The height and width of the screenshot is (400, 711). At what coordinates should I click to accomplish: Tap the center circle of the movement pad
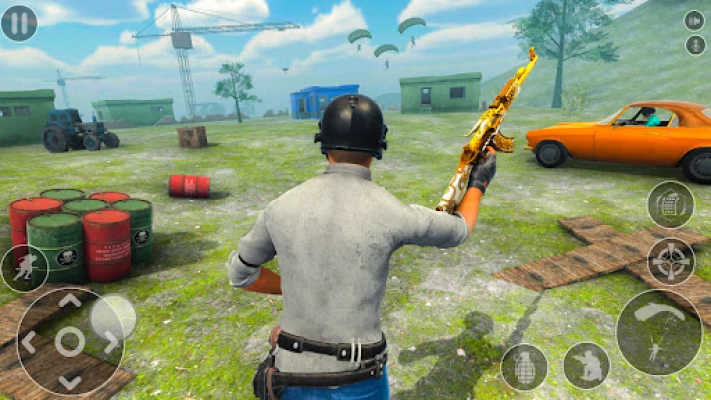click(69, 341)
